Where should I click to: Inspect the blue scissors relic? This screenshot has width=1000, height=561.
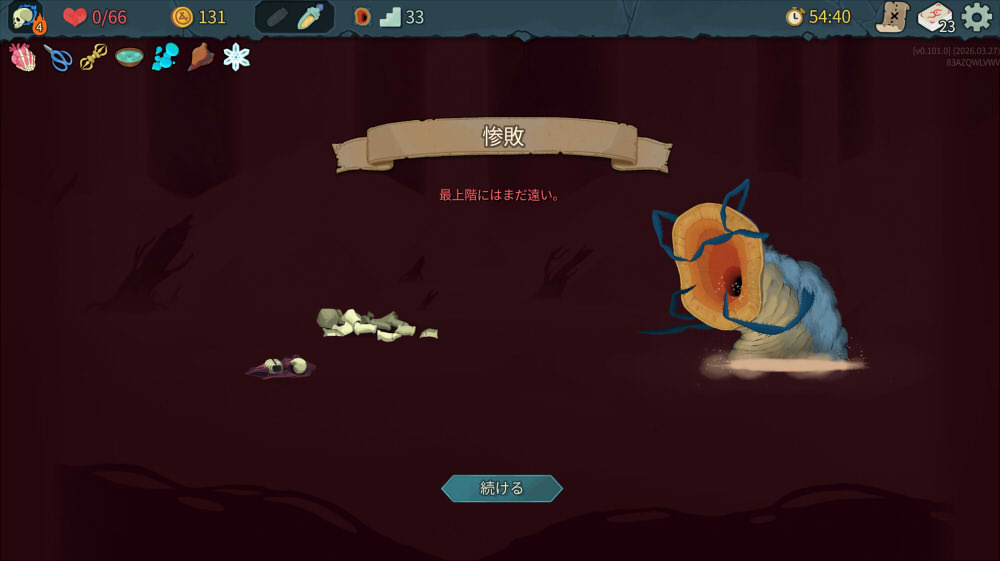point(58,58)
